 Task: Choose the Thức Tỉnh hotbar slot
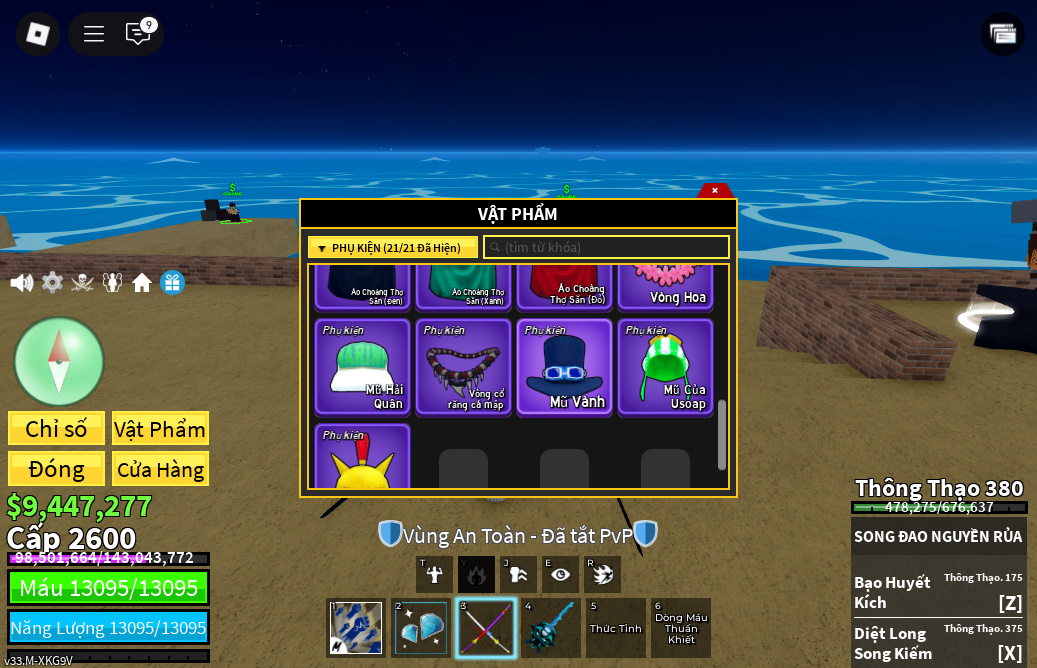tap(616, 628)
